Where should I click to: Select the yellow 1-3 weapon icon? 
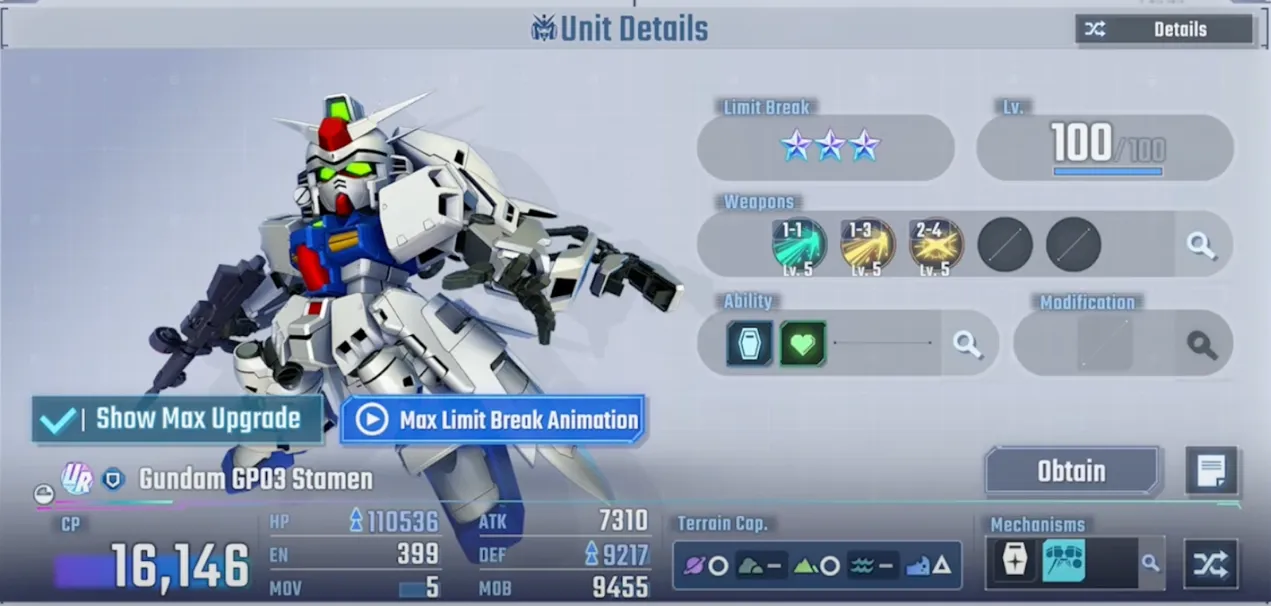coord(867,244)
